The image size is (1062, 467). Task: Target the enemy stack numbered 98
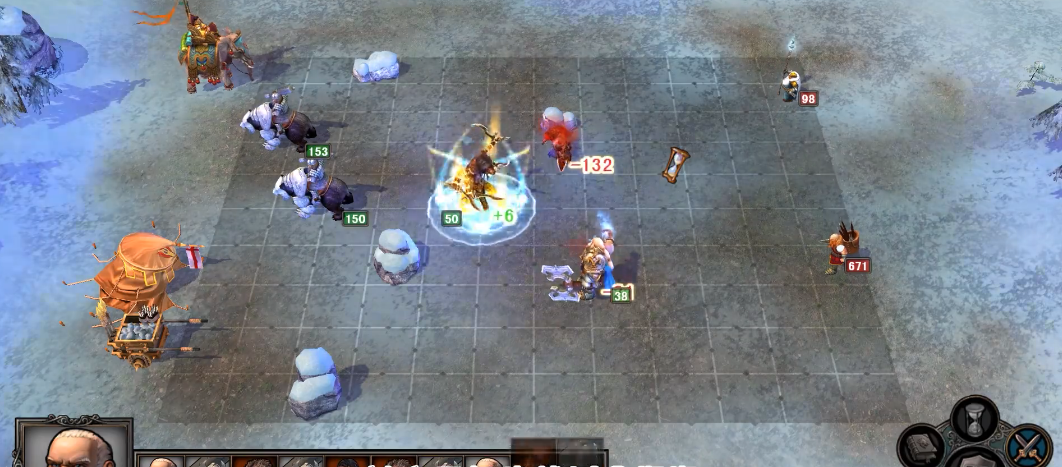[x=791, y=84]
